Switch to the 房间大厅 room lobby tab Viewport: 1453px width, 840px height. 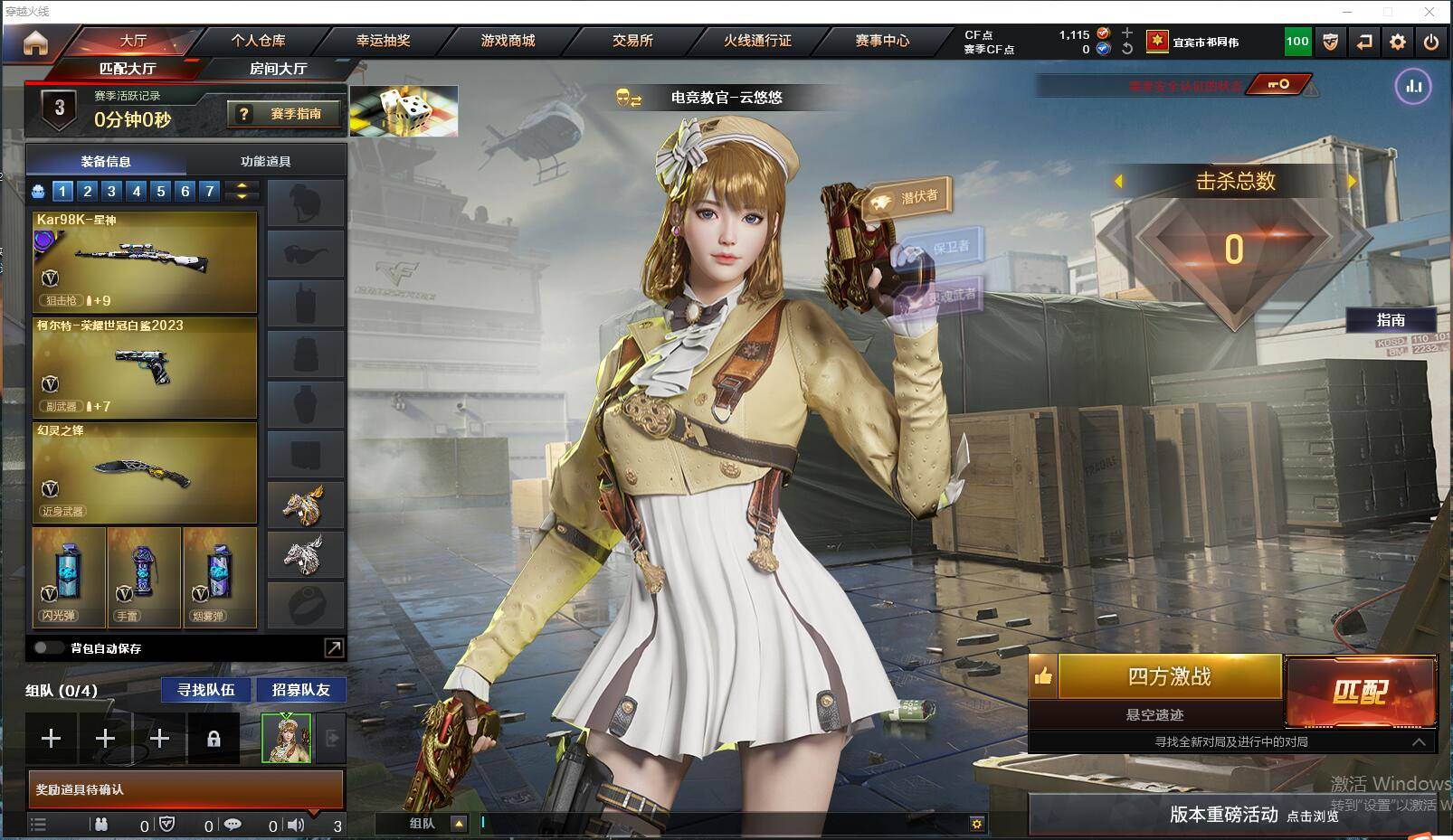point(278,69)
